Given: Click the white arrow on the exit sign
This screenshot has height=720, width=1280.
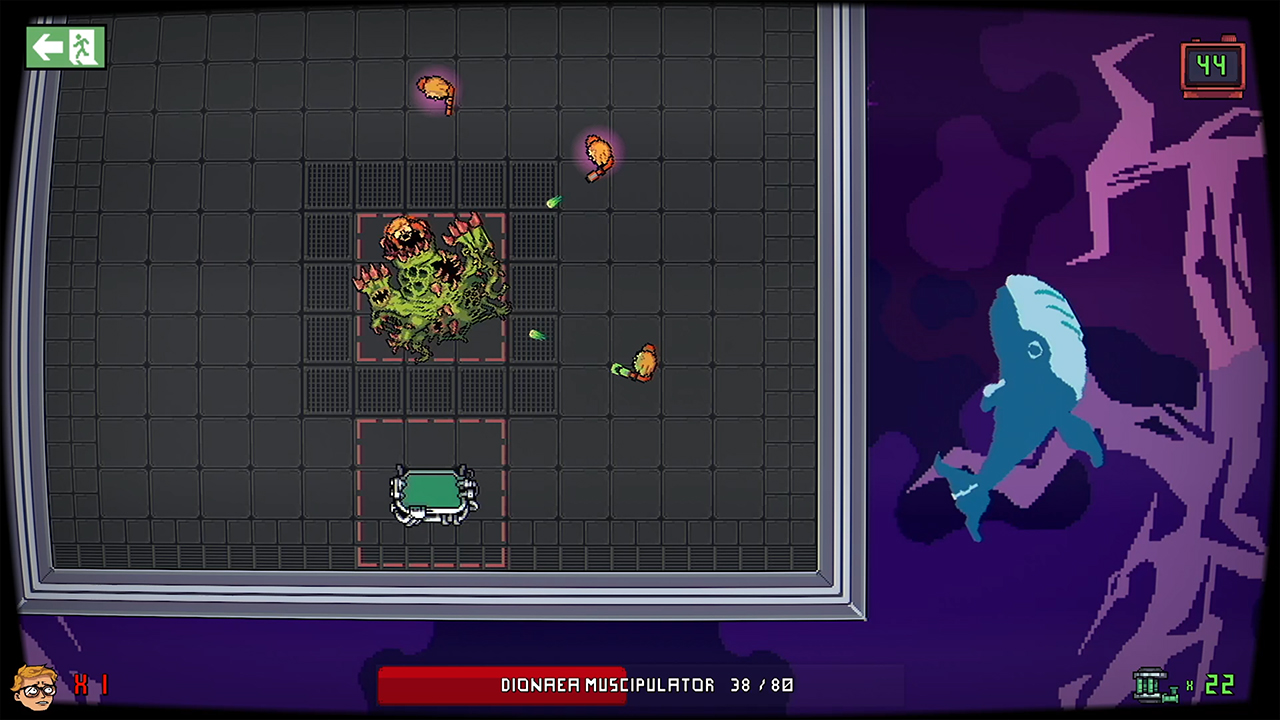Looking at the screenshot, I should 49,45.
